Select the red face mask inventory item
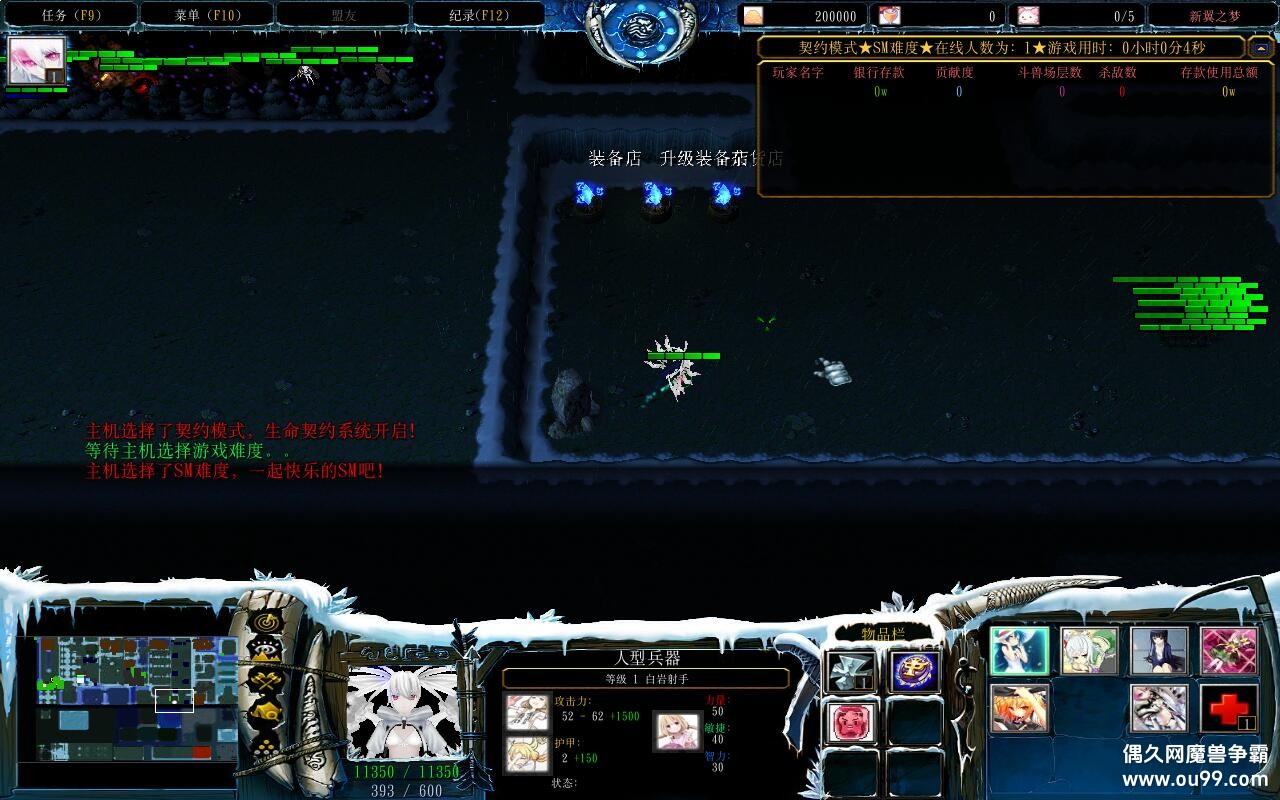The height and width of the screenshot is (800, 1280). [852, 722]
